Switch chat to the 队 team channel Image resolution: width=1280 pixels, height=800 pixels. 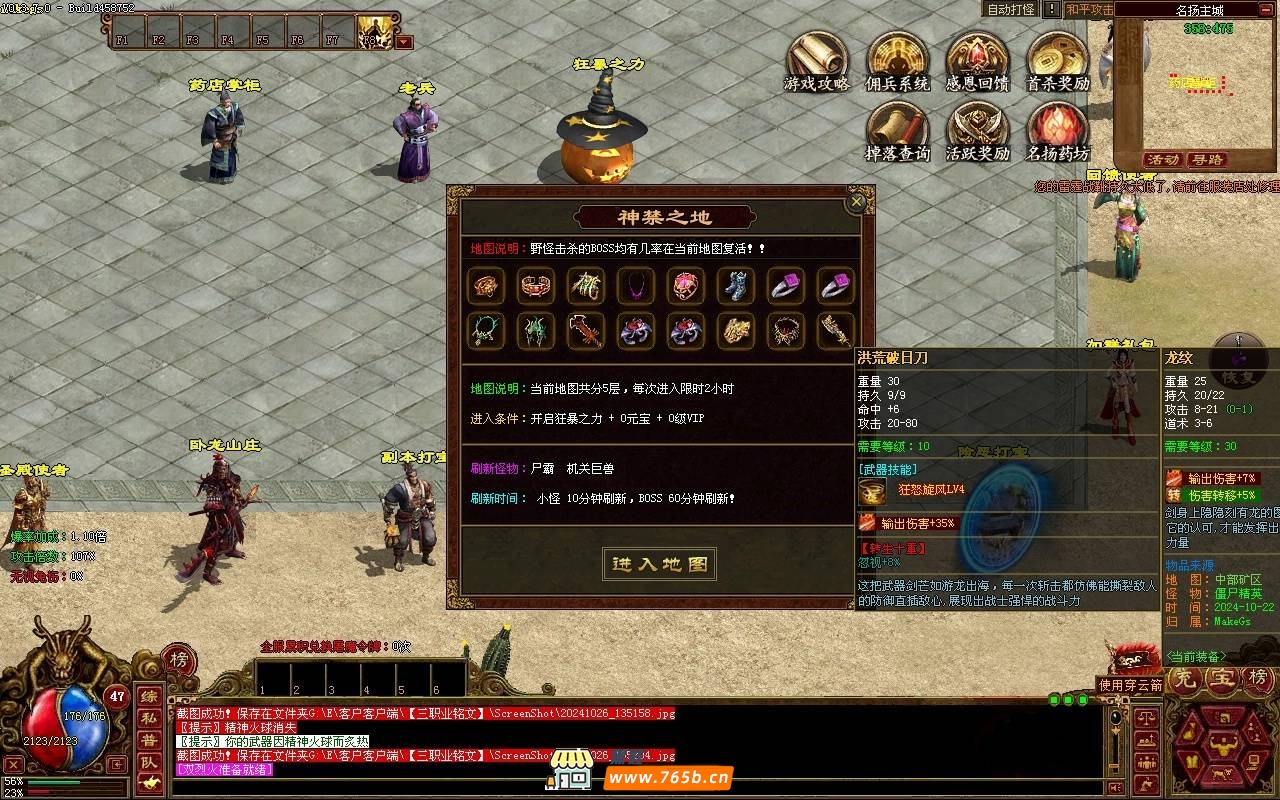tap(148, 762)
